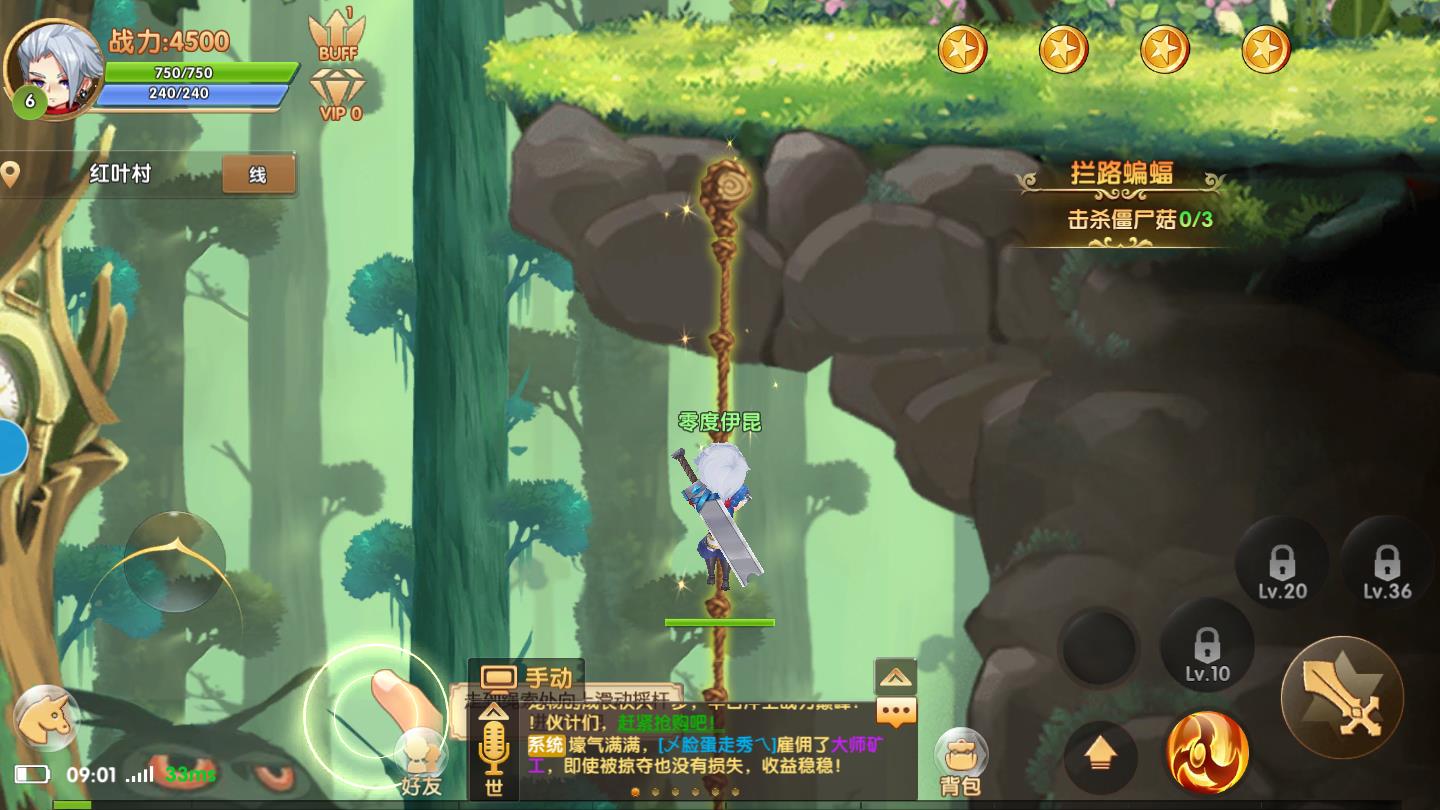Tap the jump arrow button
The image size is (1440, 810).
pos(1100,756)
